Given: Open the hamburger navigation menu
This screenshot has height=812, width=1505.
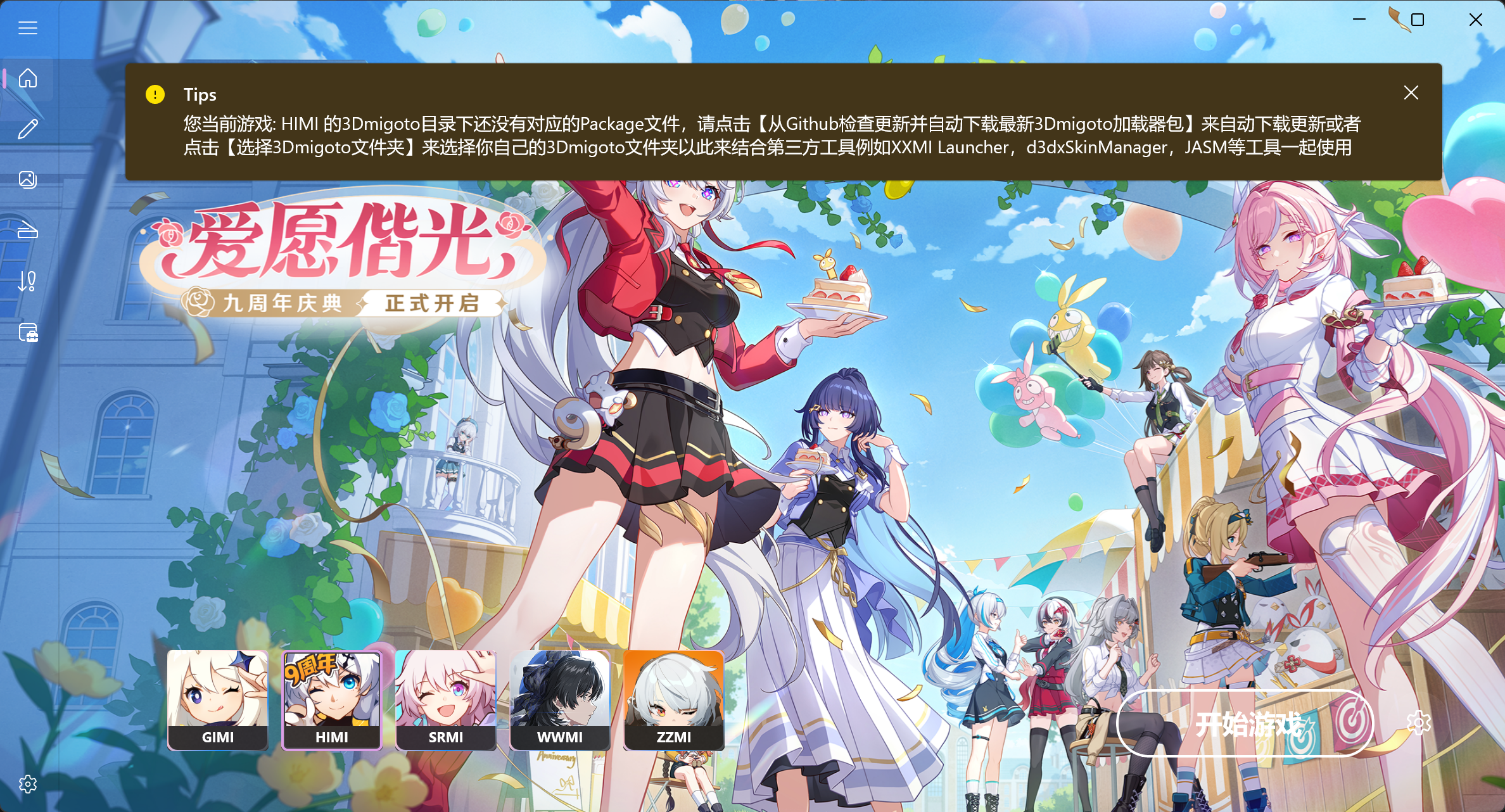Looking at the screenshot, I should coord(28,27).
